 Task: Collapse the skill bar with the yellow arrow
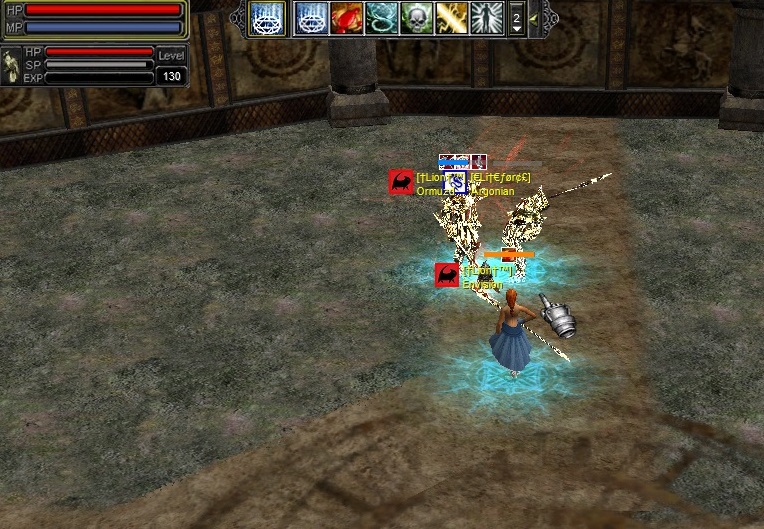534,18
